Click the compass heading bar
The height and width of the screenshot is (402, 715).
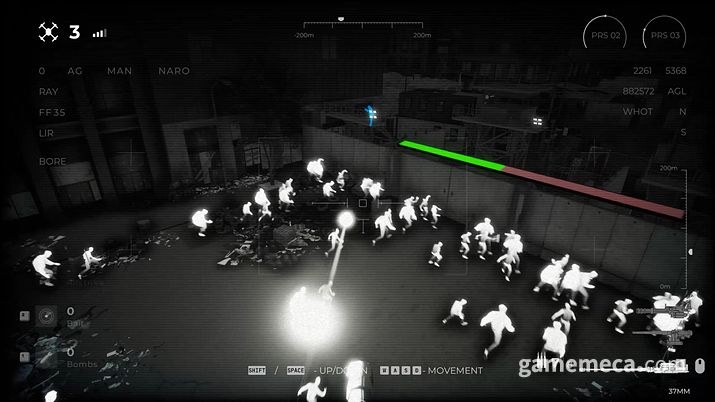point(362,24)
